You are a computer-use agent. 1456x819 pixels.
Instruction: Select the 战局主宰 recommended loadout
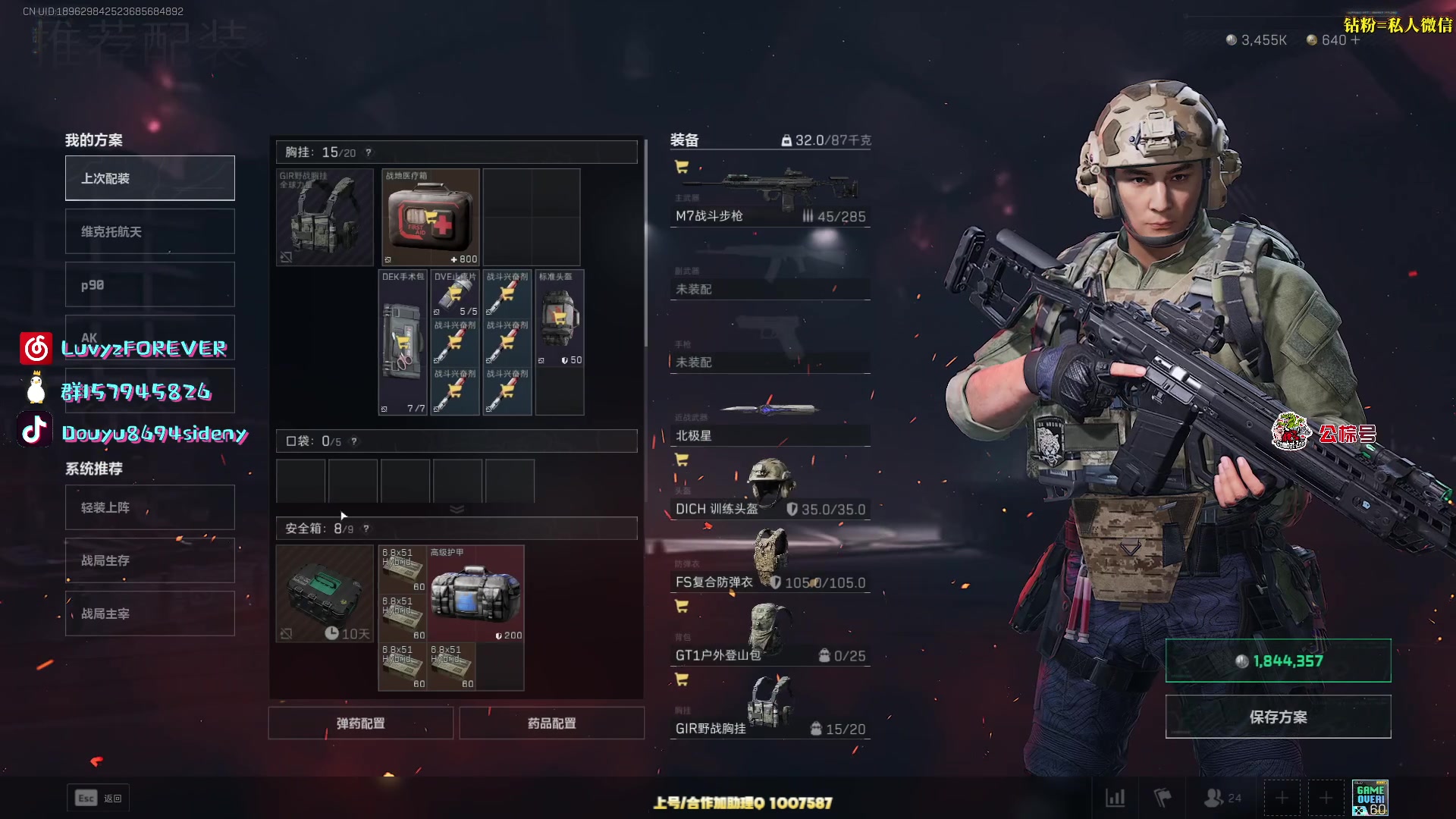tap(149, 613)
